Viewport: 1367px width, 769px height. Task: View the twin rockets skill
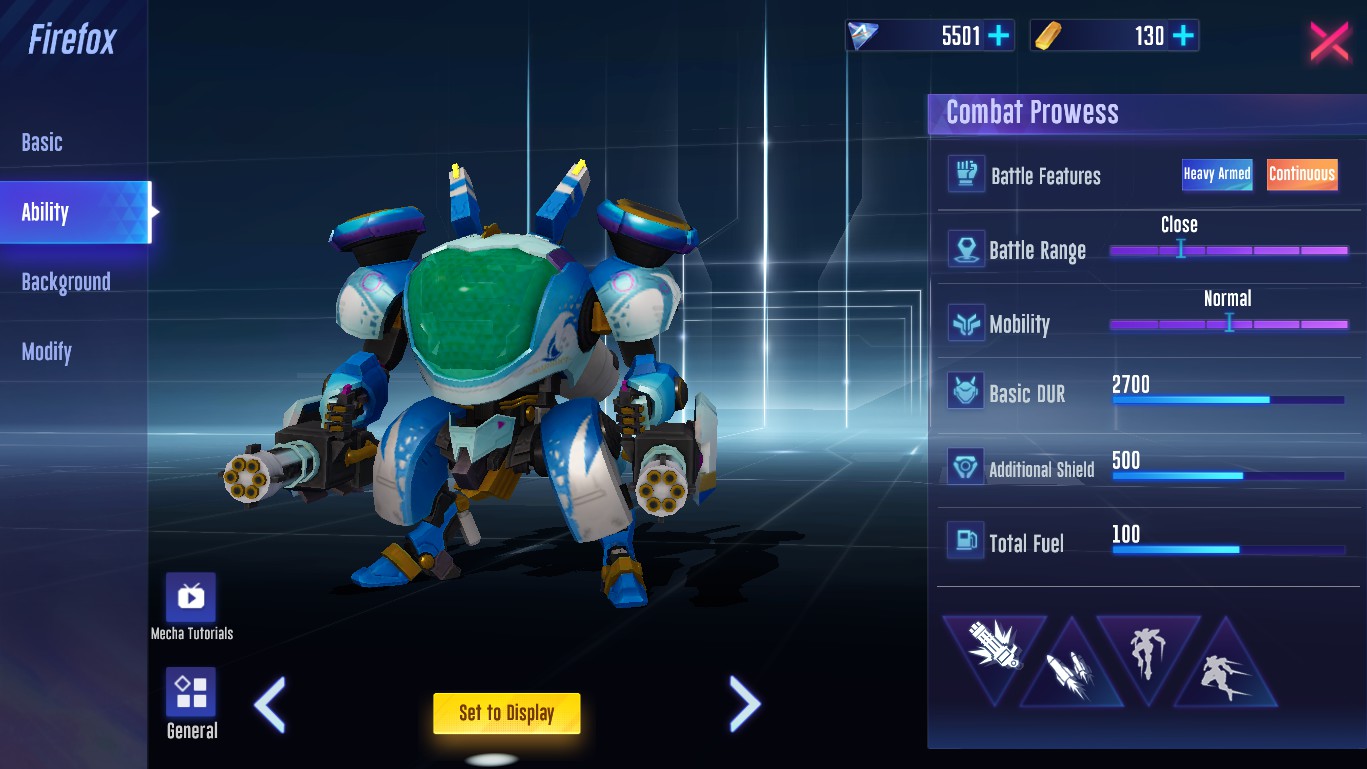1069,669
